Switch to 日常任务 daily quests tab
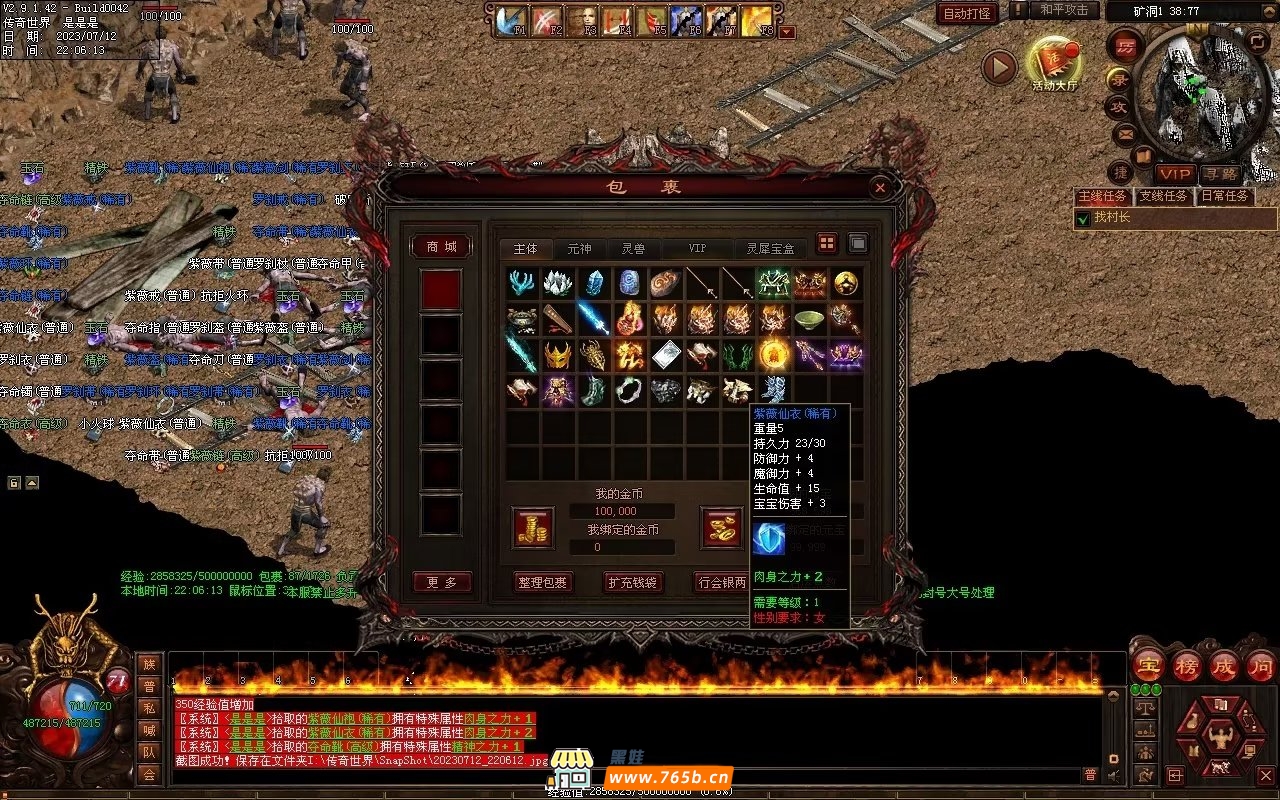The width and height of the screenshot is (1280, 800). coord(1225,196)
